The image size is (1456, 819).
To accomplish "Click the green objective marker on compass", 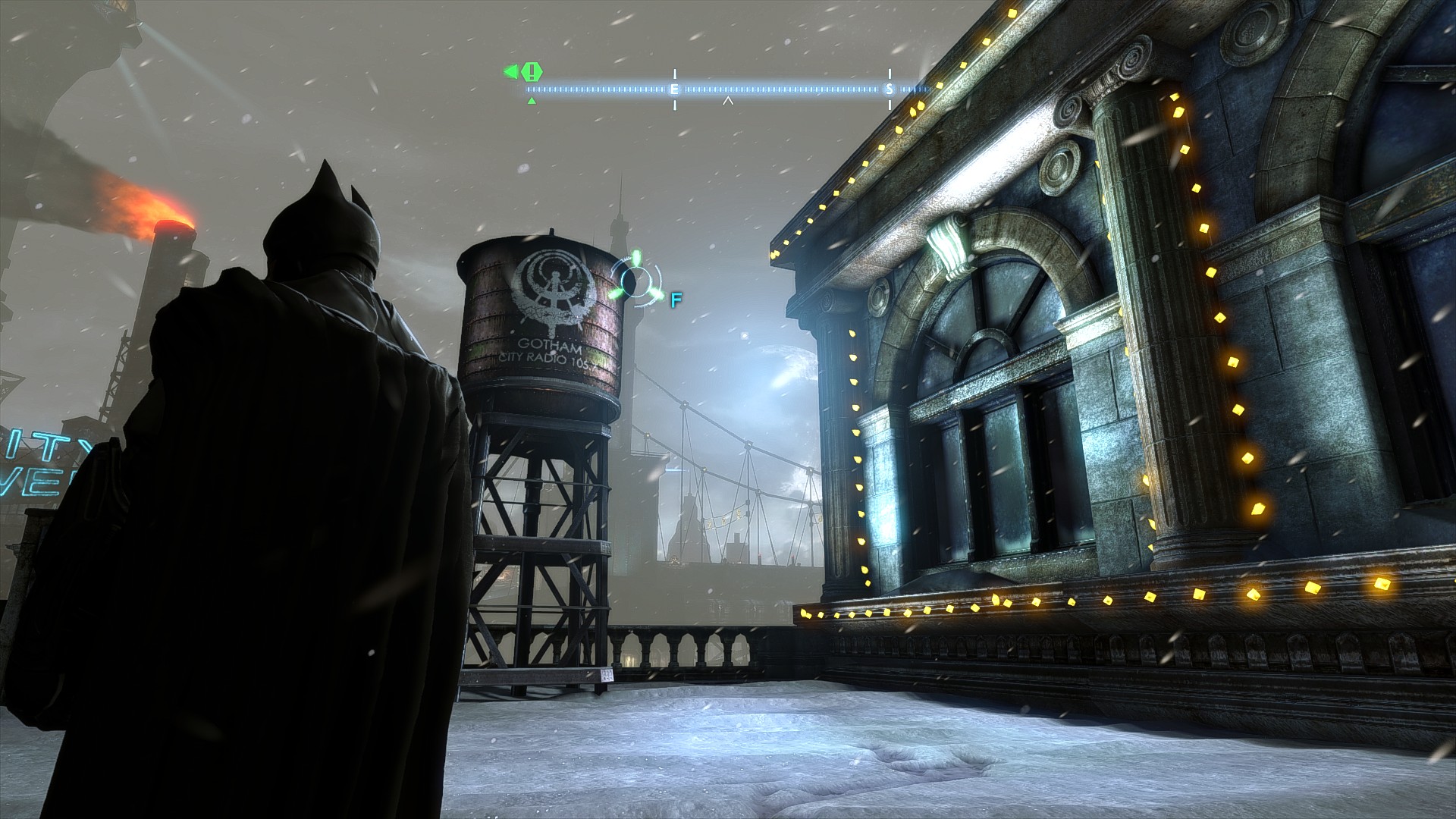I will 532,72.
